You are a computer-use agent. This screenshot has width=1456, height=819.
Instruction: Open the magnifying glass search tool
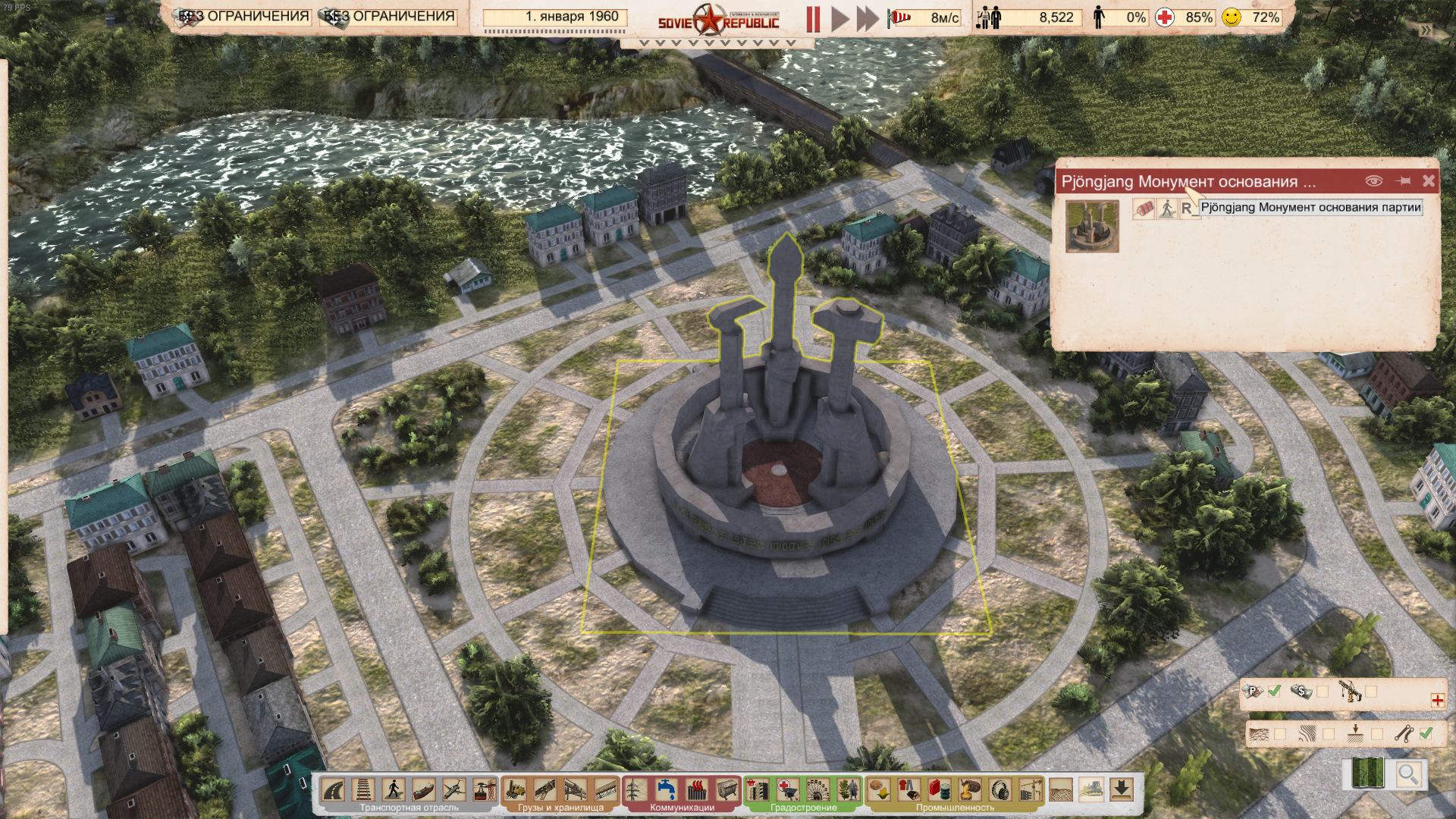[1408, 774]
